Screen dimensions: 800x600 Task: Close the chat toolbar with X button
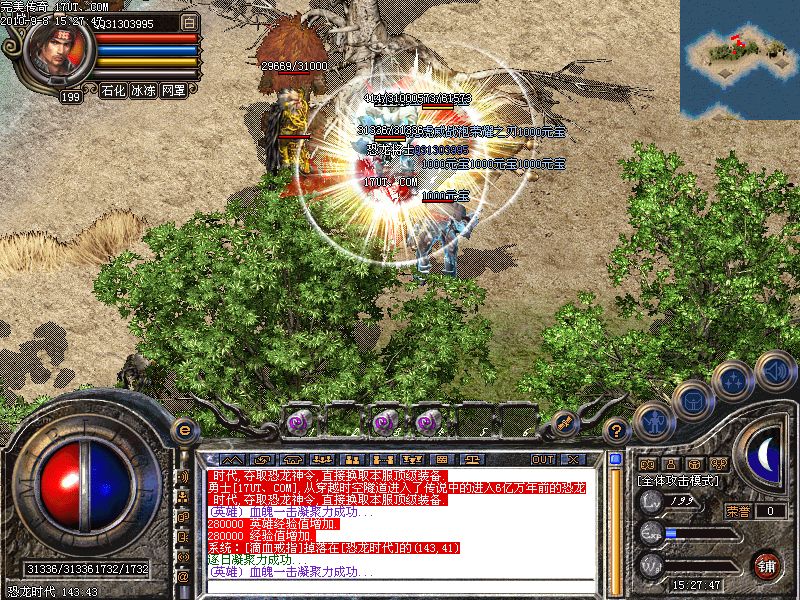(x=572, y=459)
